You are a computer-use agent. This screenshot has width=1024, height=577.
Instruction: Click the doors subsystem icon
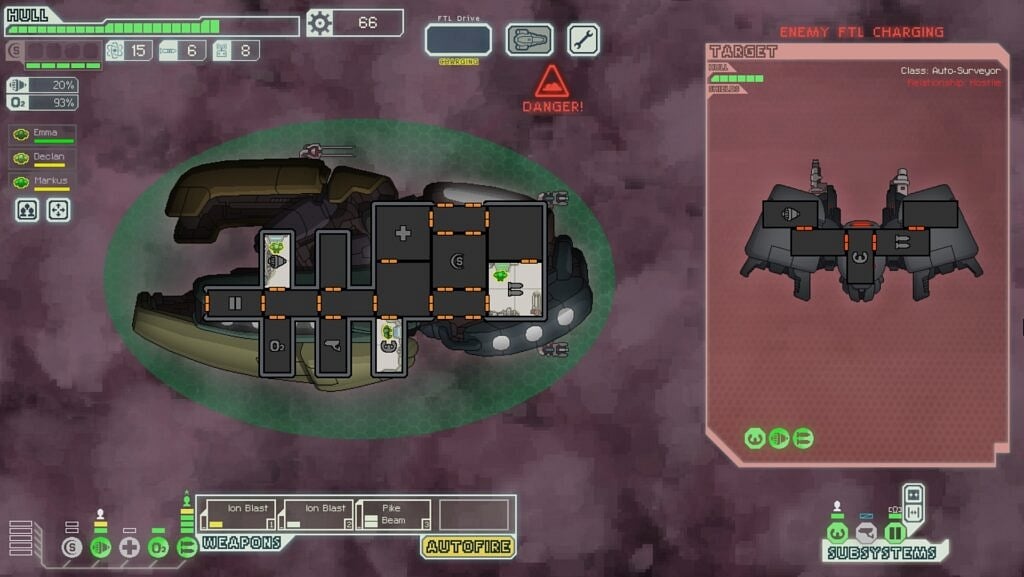click(894, 533)
